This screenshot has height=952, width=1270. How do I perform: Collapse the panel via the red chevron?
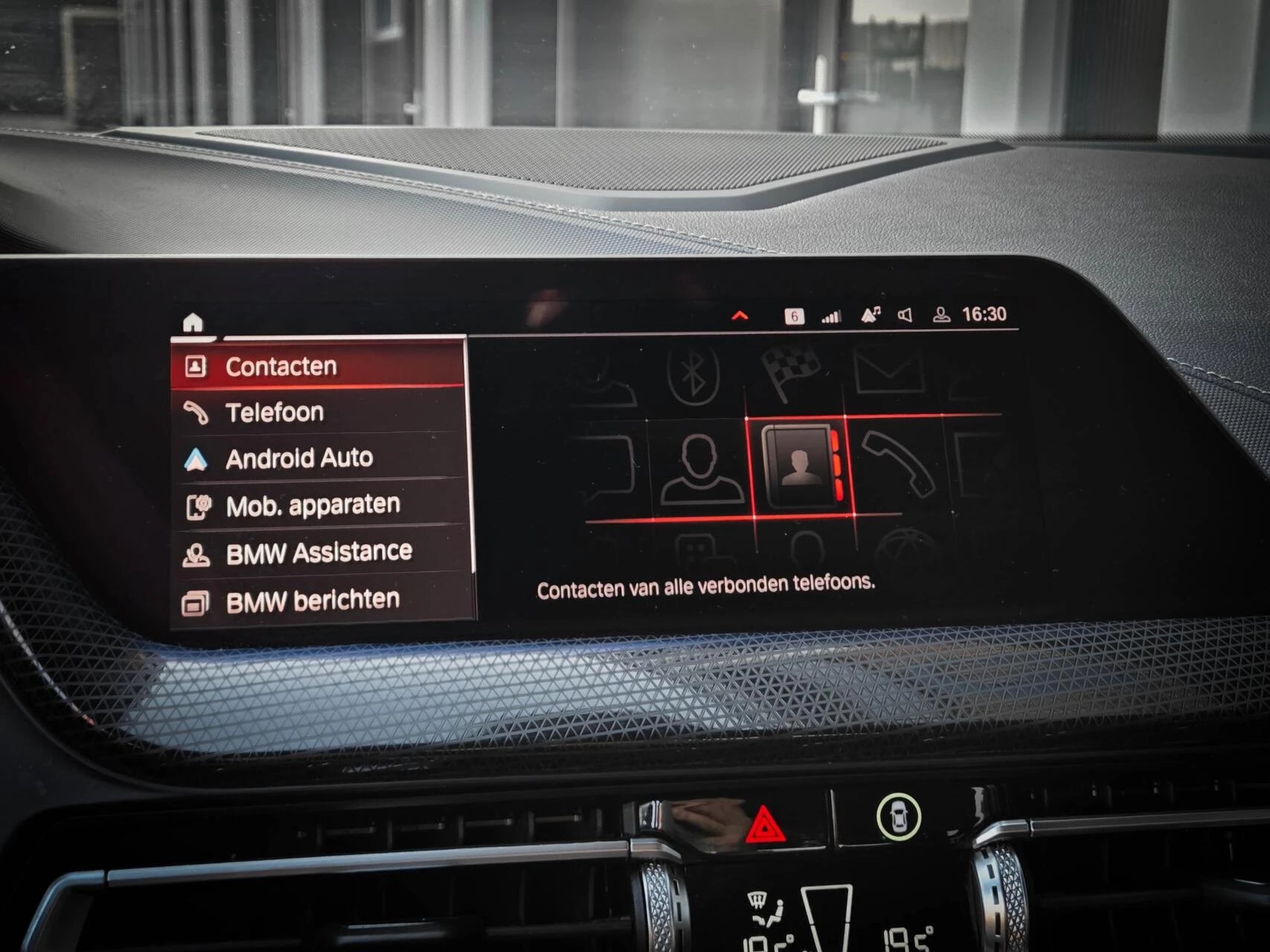(x=740, y=313)
